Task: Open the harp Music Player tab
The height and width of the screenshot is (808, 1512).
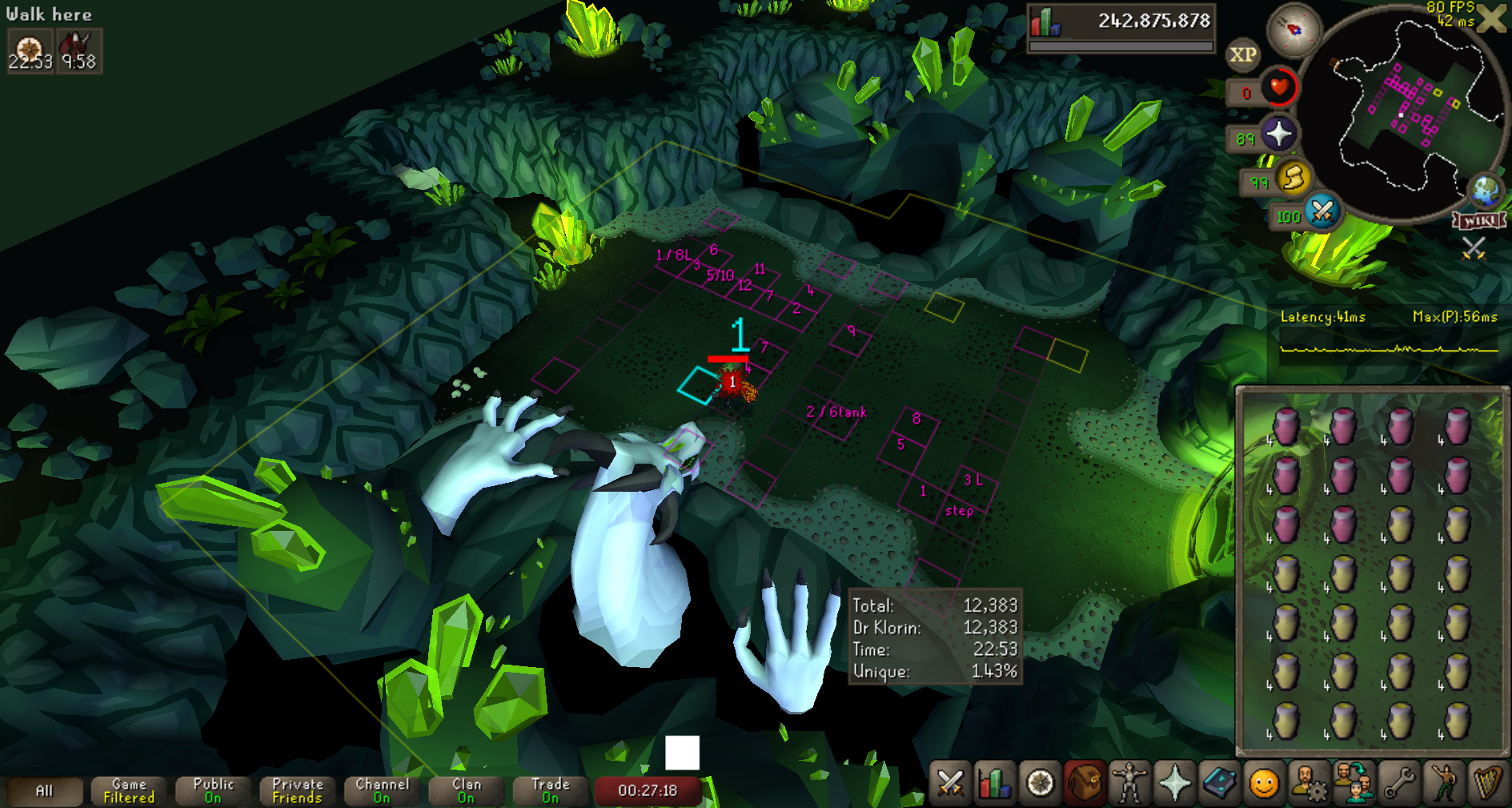Action: point(1487,783)
